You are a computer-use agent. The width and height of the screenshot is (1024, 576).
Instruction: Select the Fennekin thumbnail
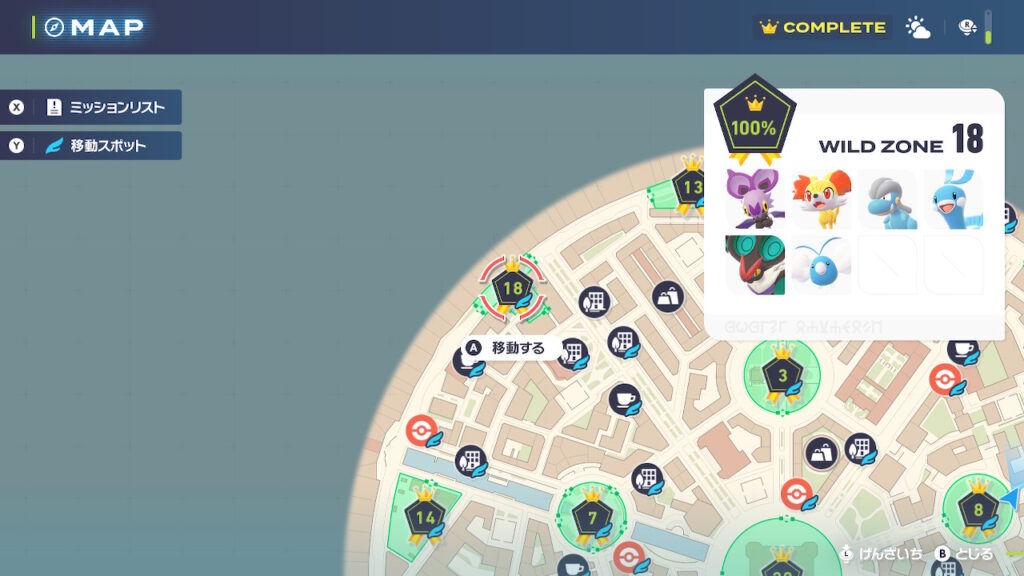click(x=821, y=199)
